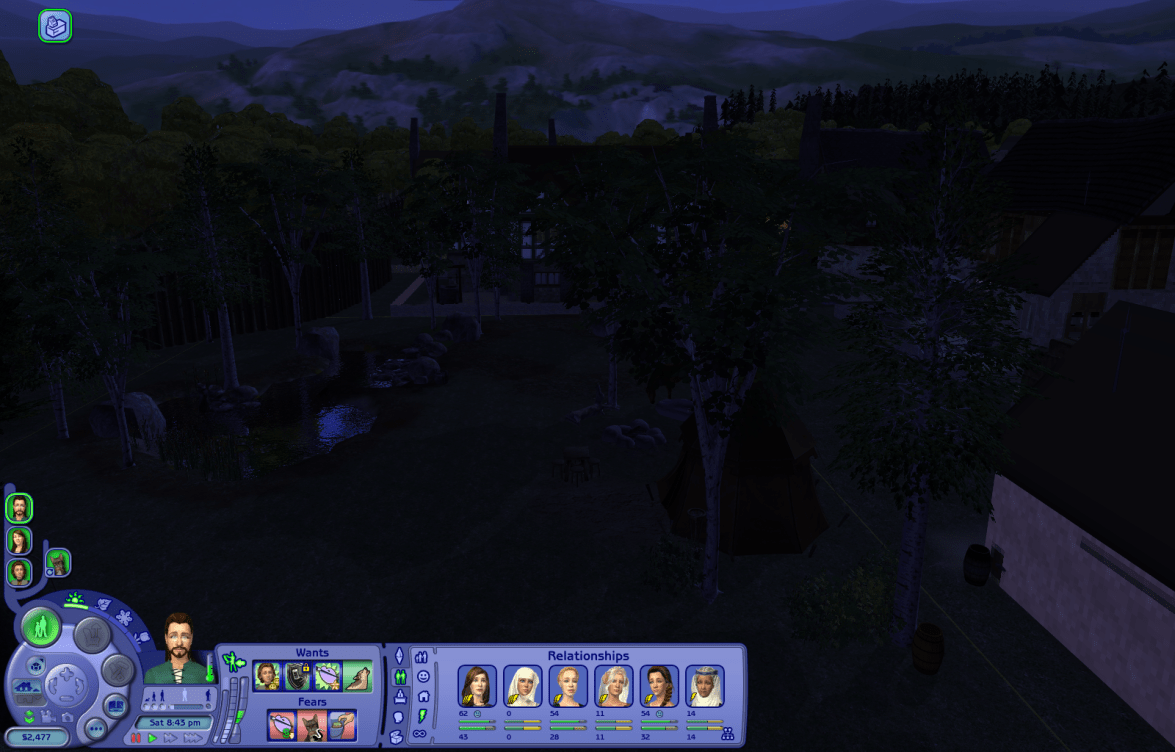Switch to Live mode
This screenshot has width=1175, height=752.
41,628
